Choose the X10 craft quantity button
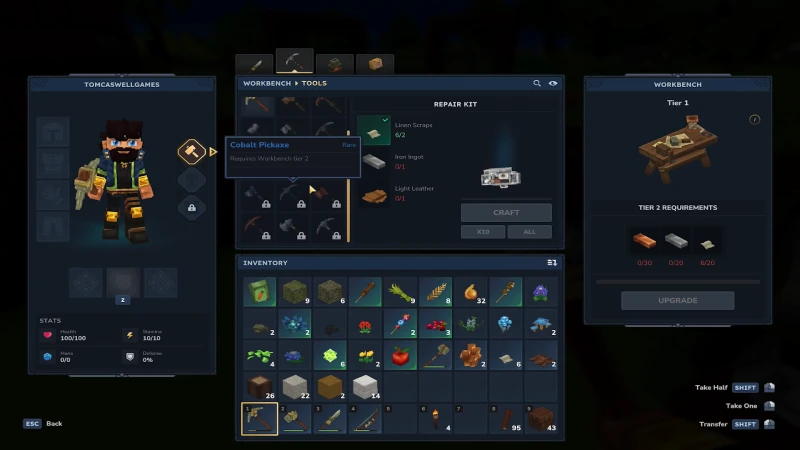 click(x=482, y=232)
